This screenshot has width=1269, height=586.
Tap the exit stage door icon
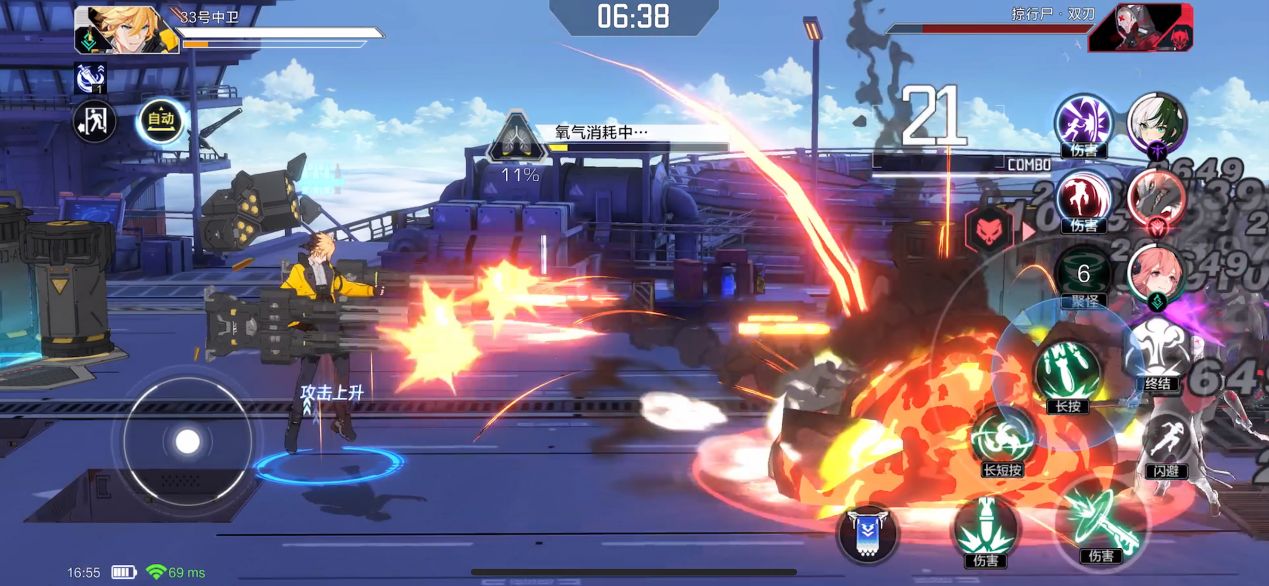[95, 122]
